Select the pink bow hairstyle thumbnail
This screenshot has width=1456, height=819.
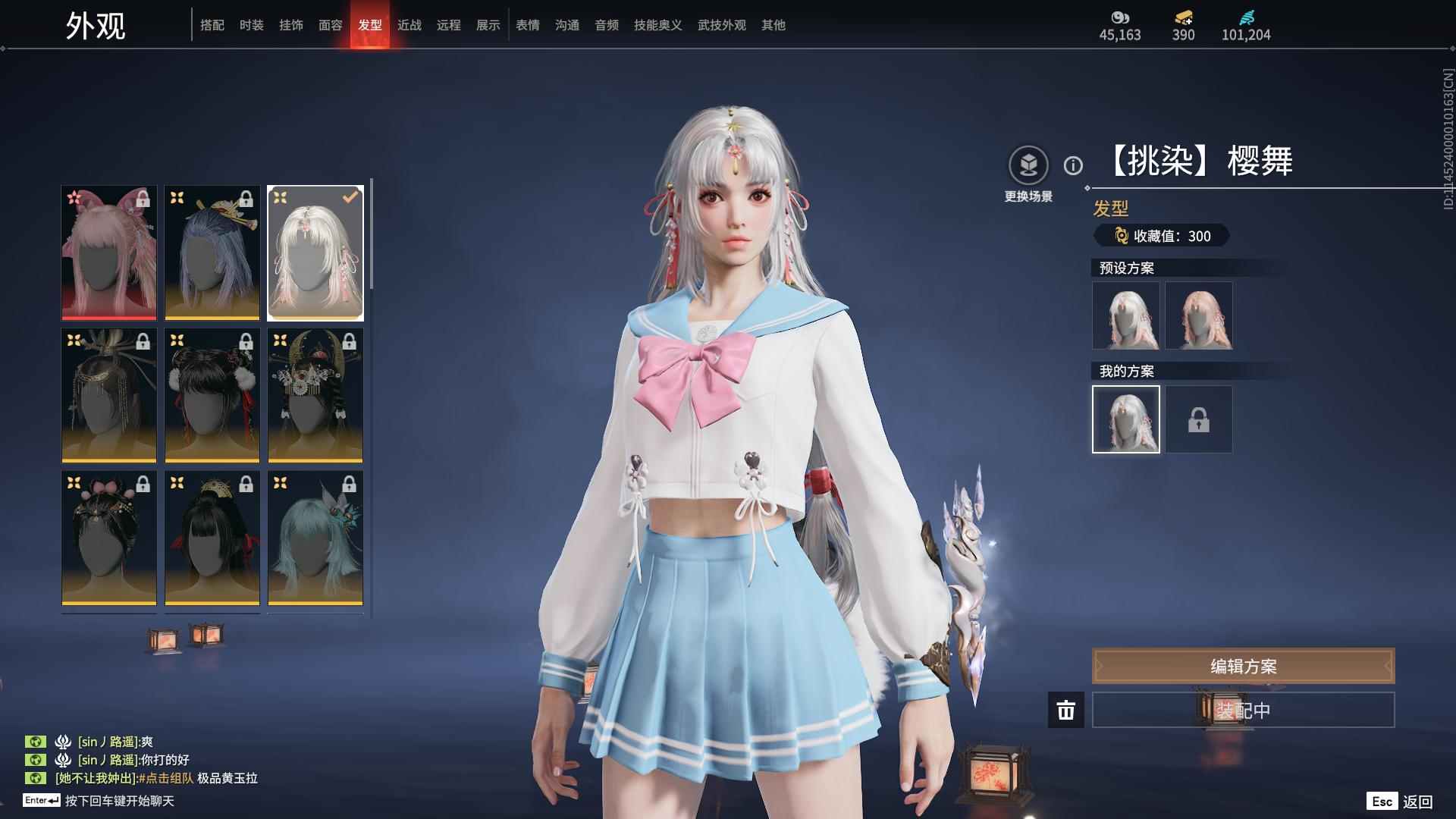click(x=109, y=253)
